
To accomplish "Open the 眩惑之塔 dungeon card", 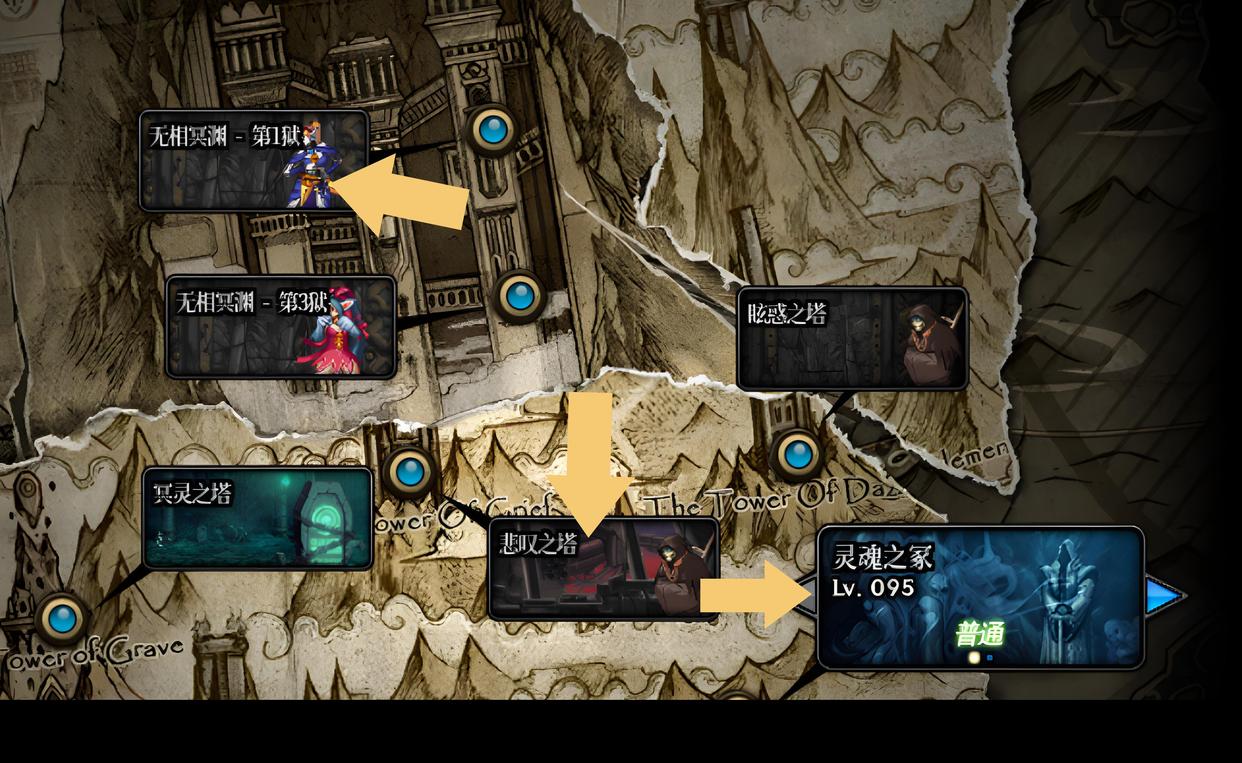I will coord(852,339).
